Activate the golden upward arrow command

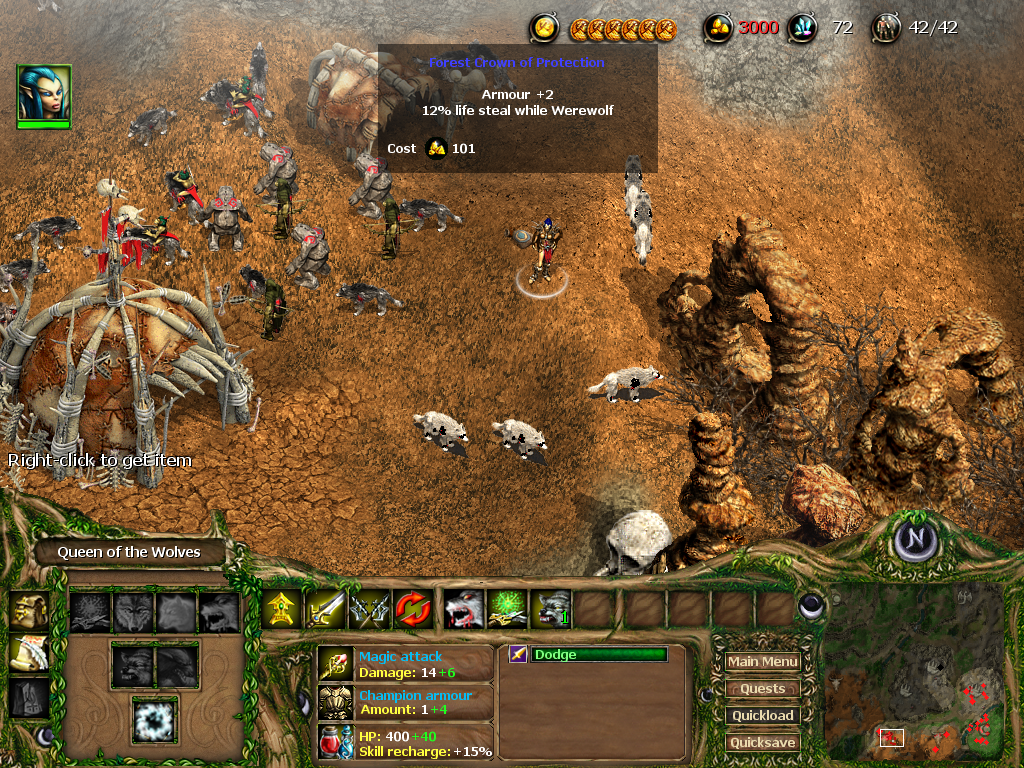point(282,609)
